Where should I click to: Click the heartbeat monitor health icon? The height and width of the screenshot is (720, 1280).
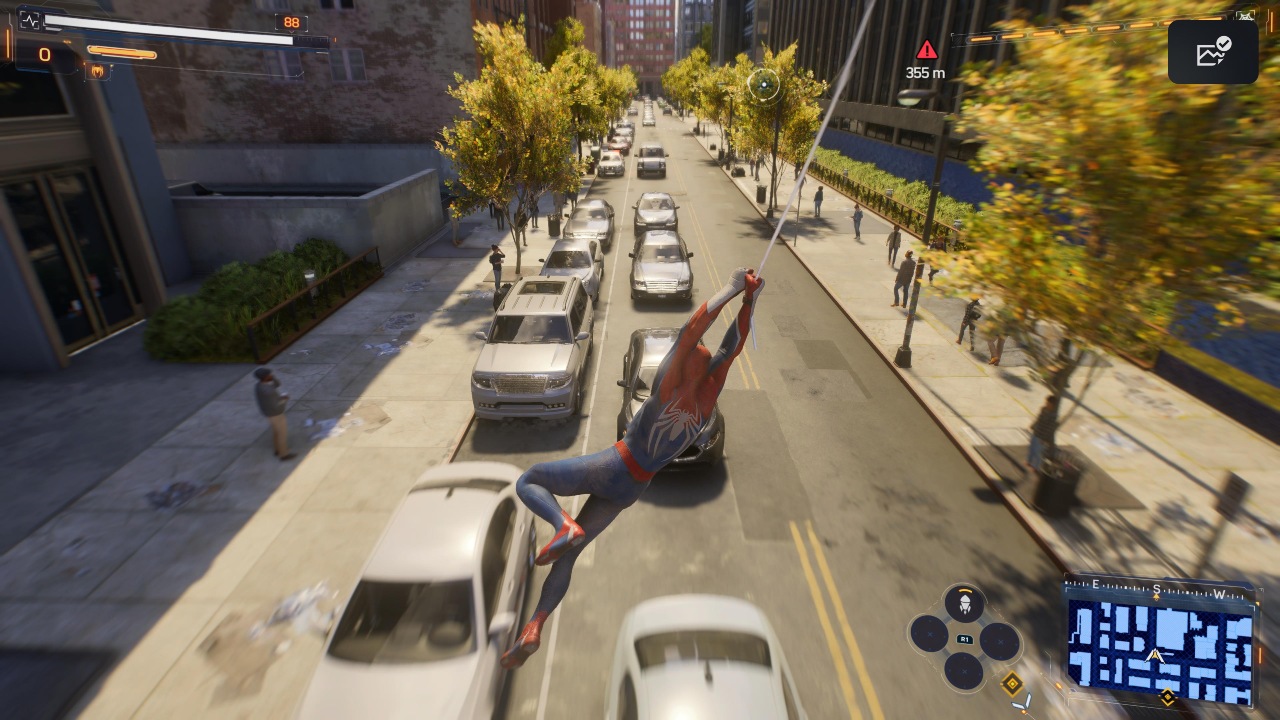[x=29, y=19]
